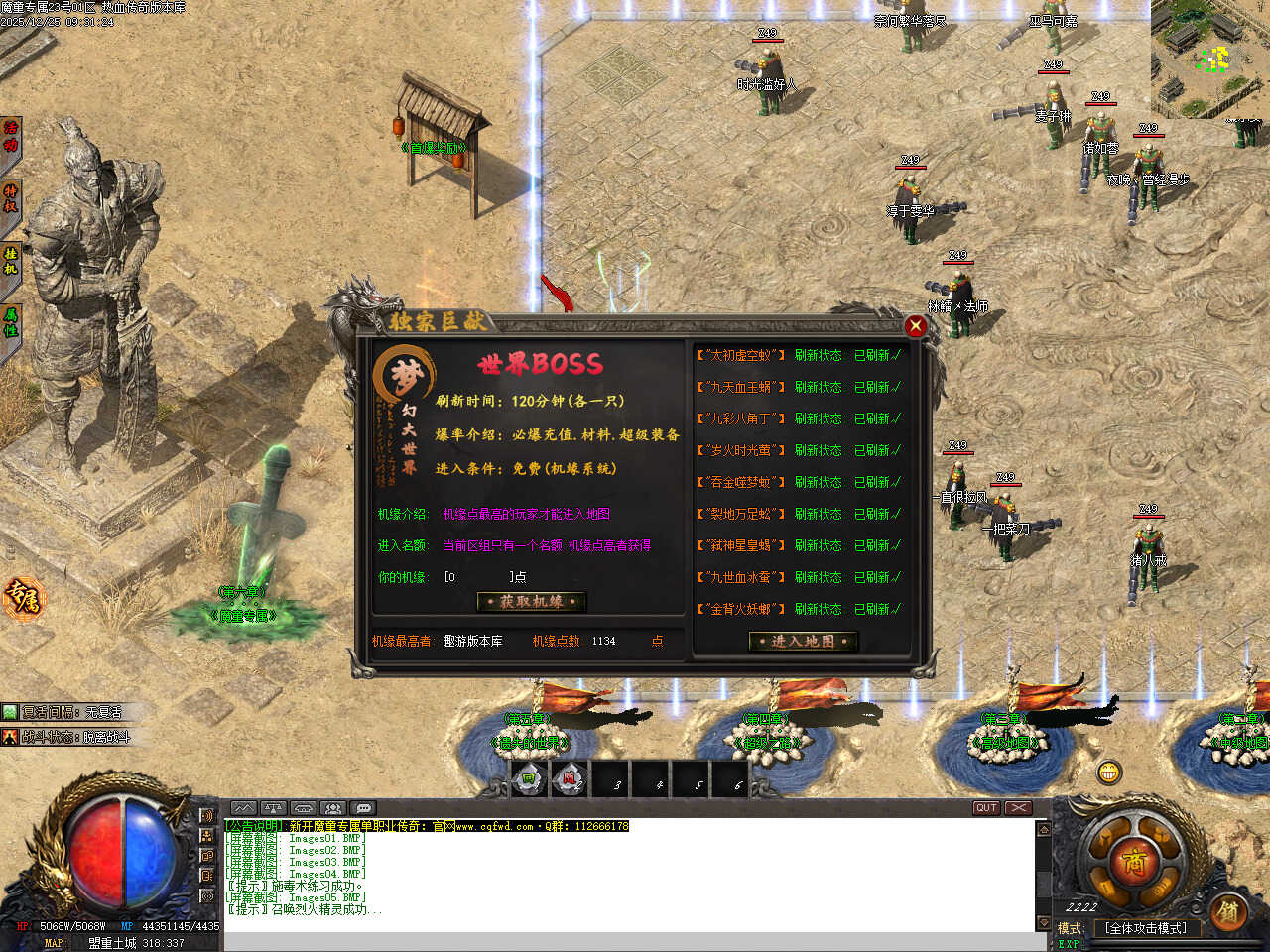1270x952 pixels.
Task: Open the 商 shop orb button
Action: point(1134,862)
